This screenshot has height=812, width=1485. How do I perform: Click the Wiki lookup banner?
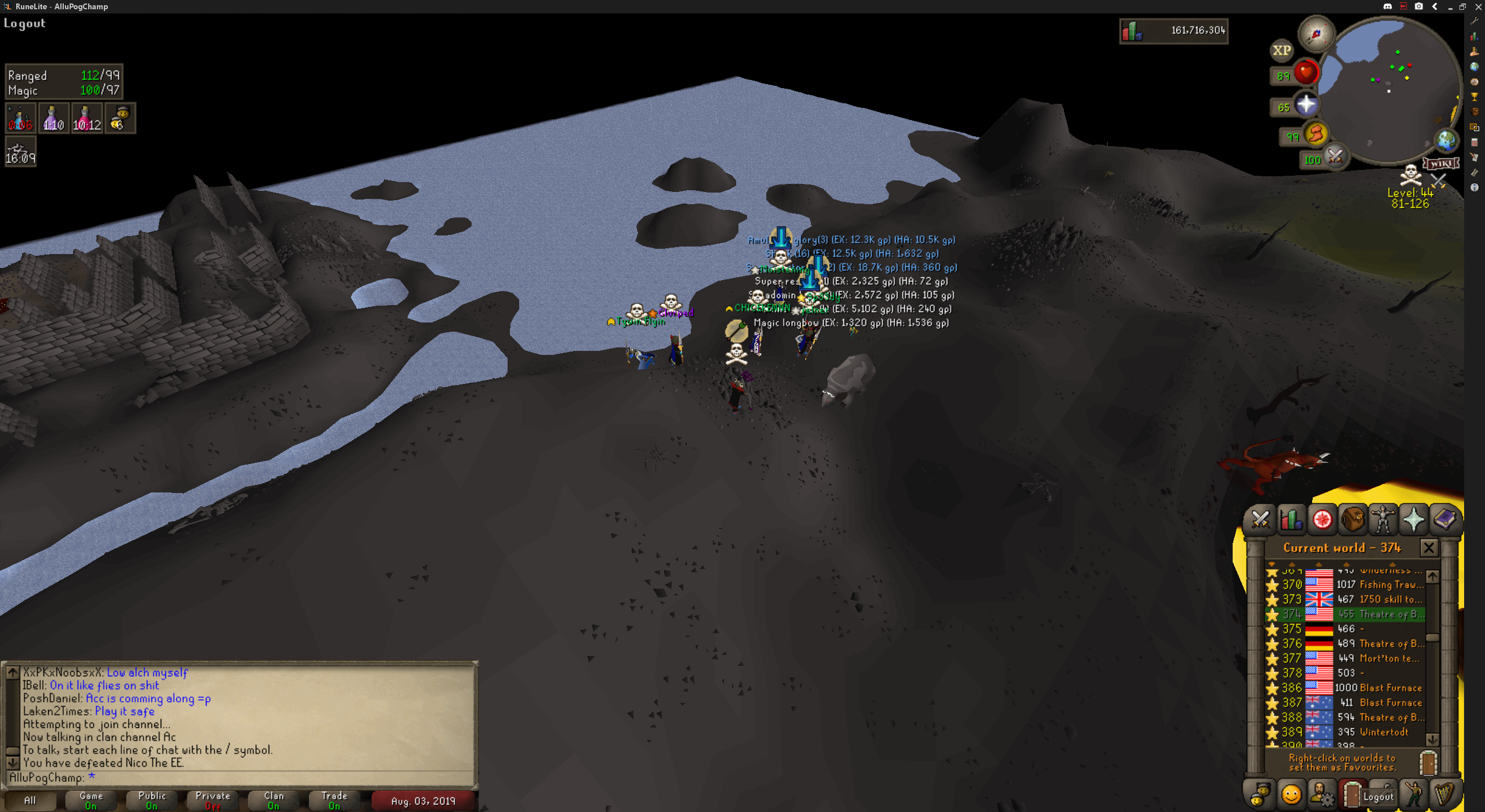[1441, 164]
